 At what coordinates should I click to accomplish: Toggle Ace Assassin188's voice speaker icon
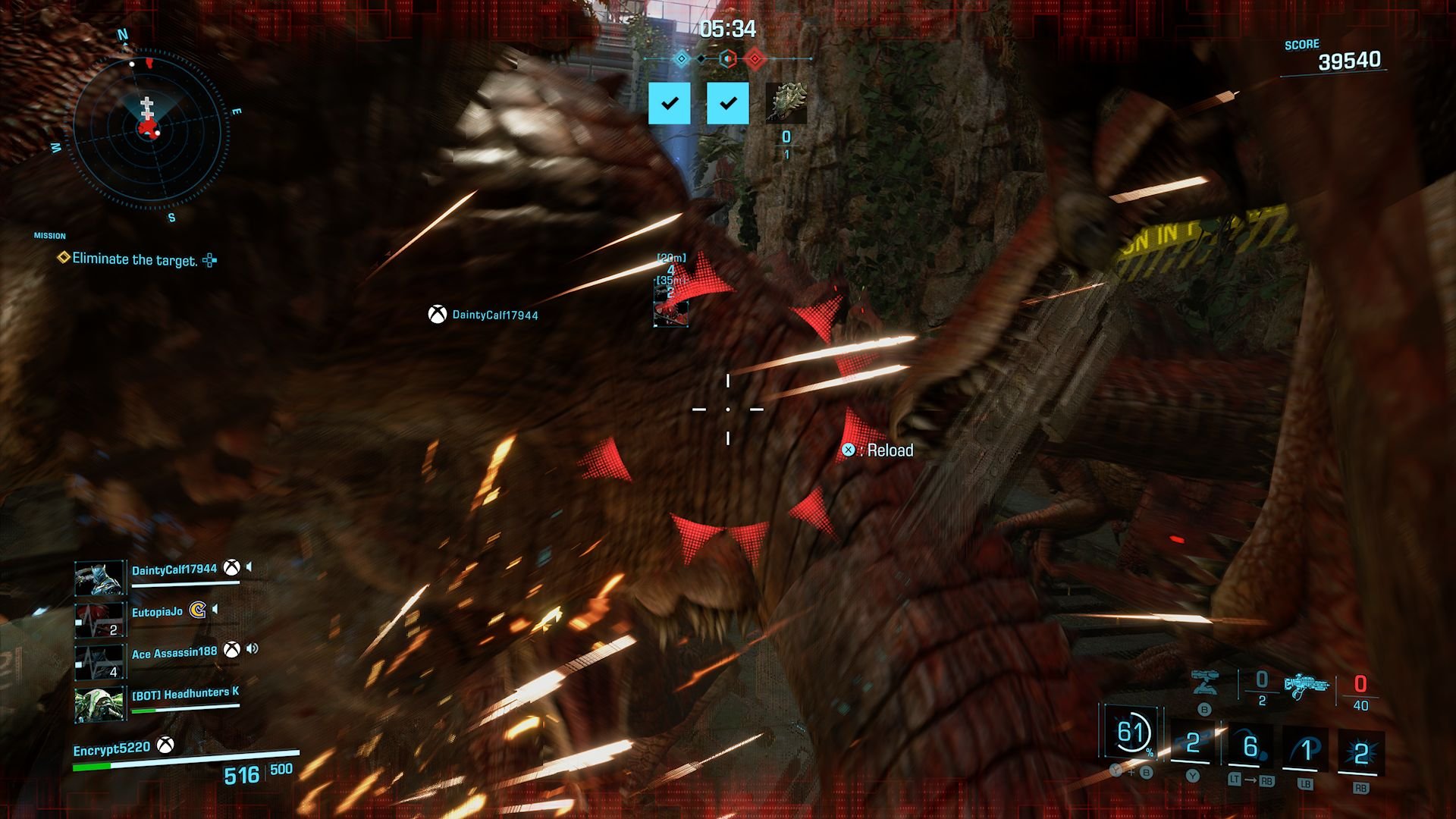253,649
